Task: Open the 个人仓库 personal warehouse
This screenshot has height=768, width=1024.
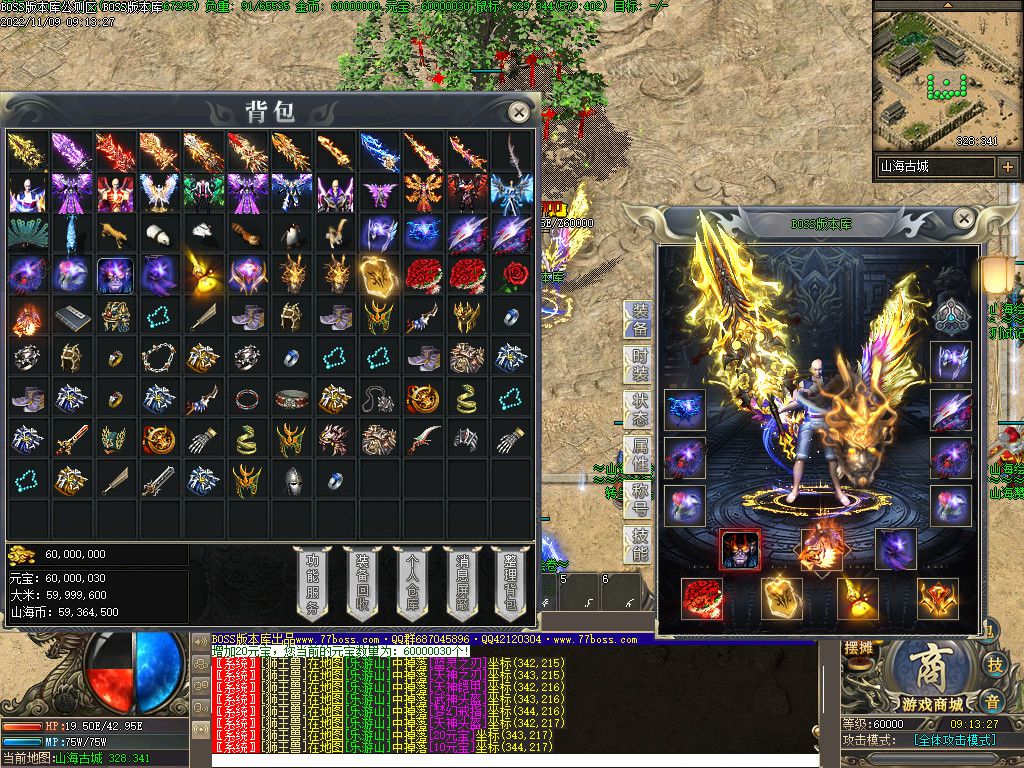Action: (x=411, y=584)
